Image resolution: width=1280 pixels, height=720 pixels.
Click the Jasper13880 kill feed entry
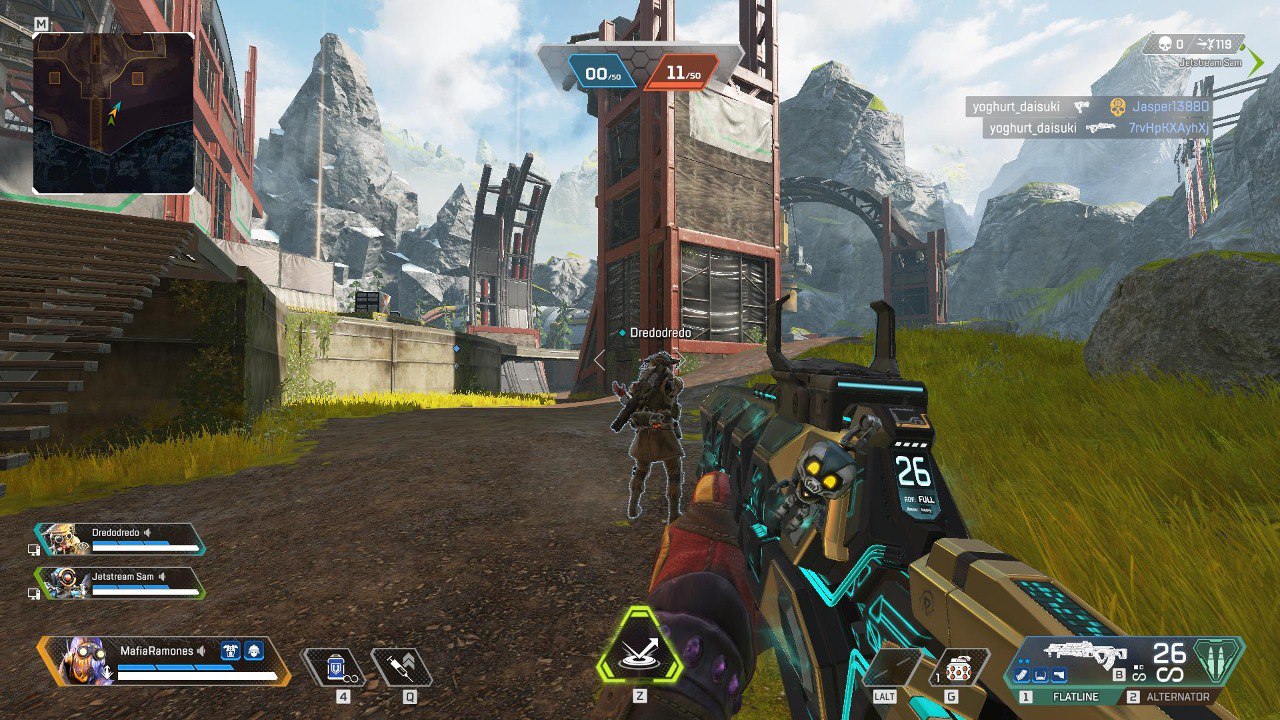tap(1090, 106)
